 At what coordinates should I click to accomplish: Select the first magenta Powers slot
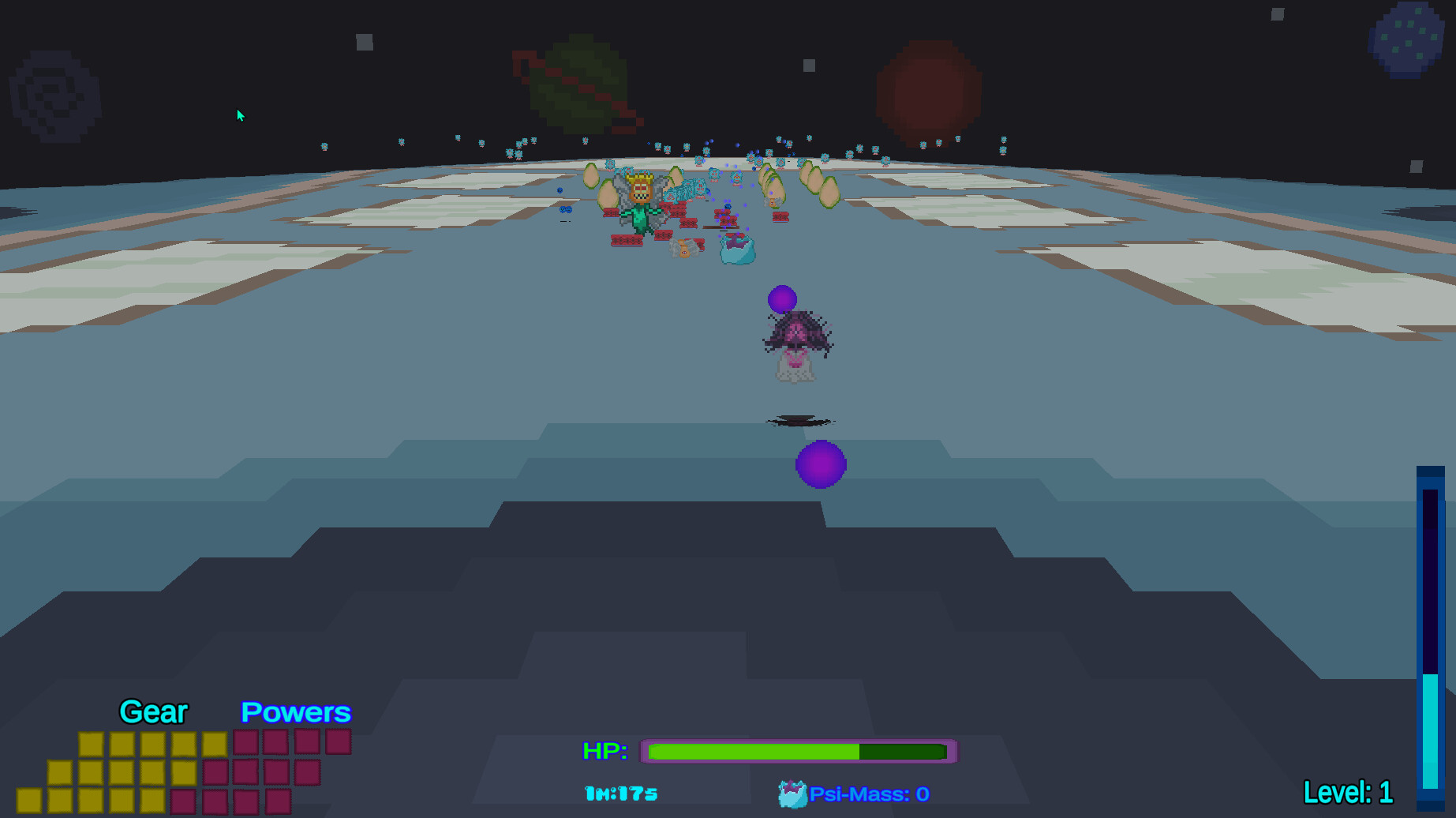(246, 743)
